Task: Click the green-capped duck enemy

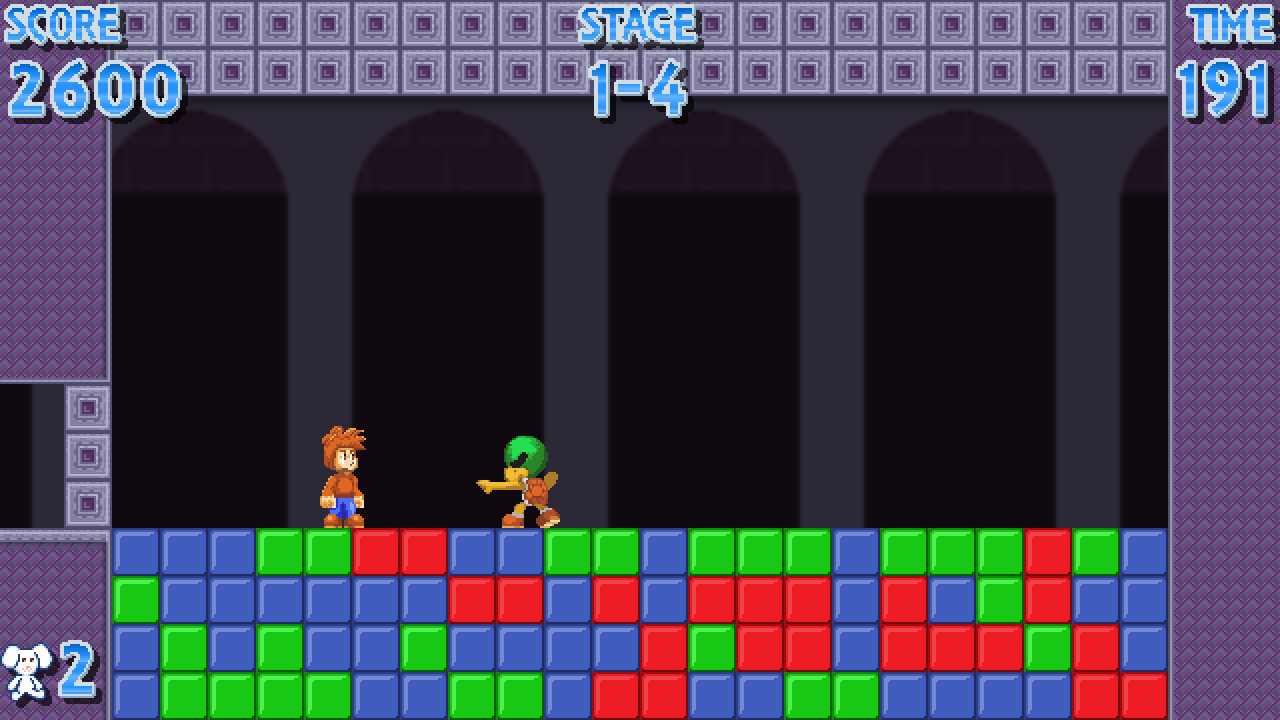Action: coord(520,480)
